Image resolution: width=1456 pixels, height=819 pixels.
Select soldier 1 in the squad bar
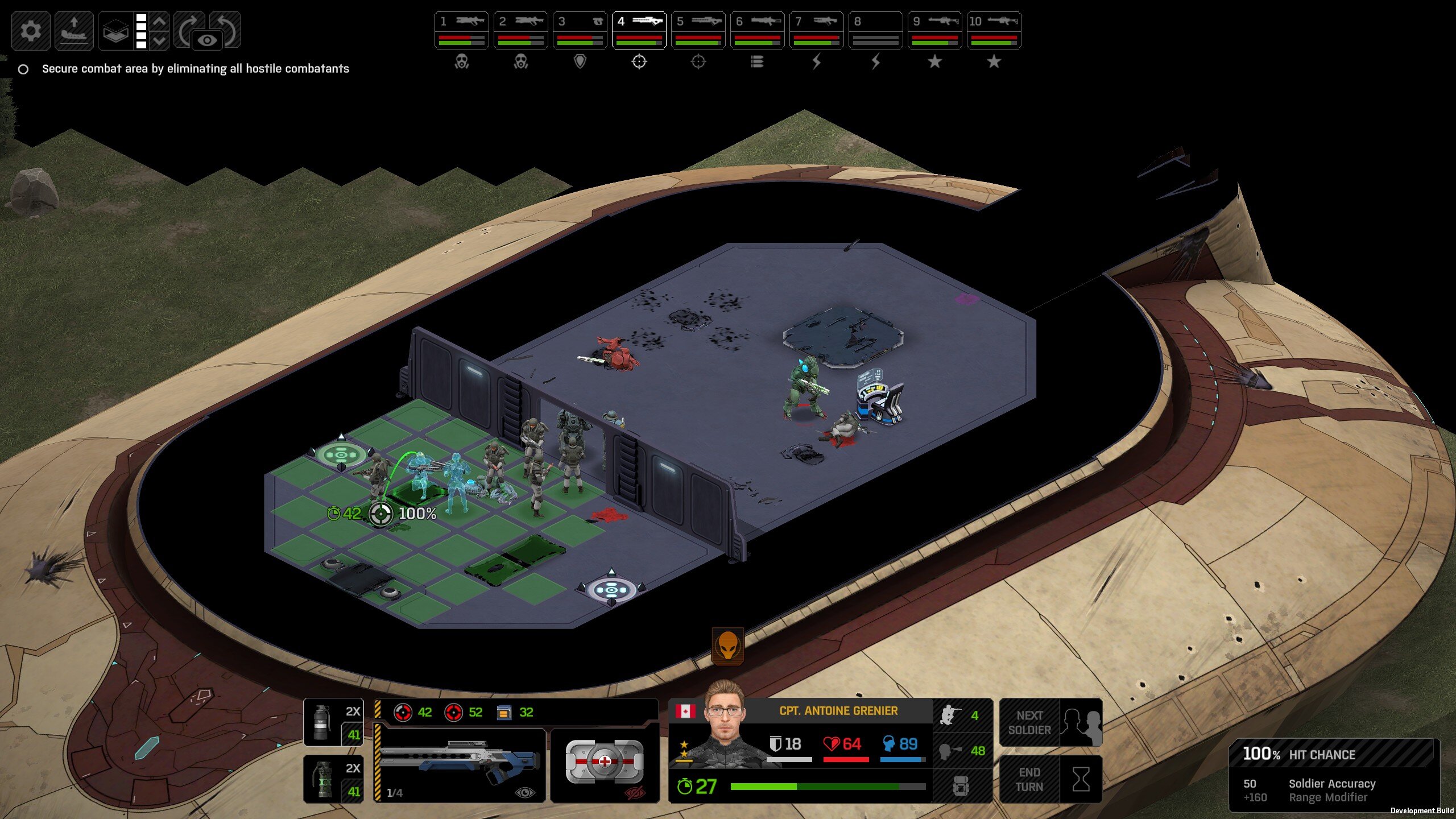[461, 30]
